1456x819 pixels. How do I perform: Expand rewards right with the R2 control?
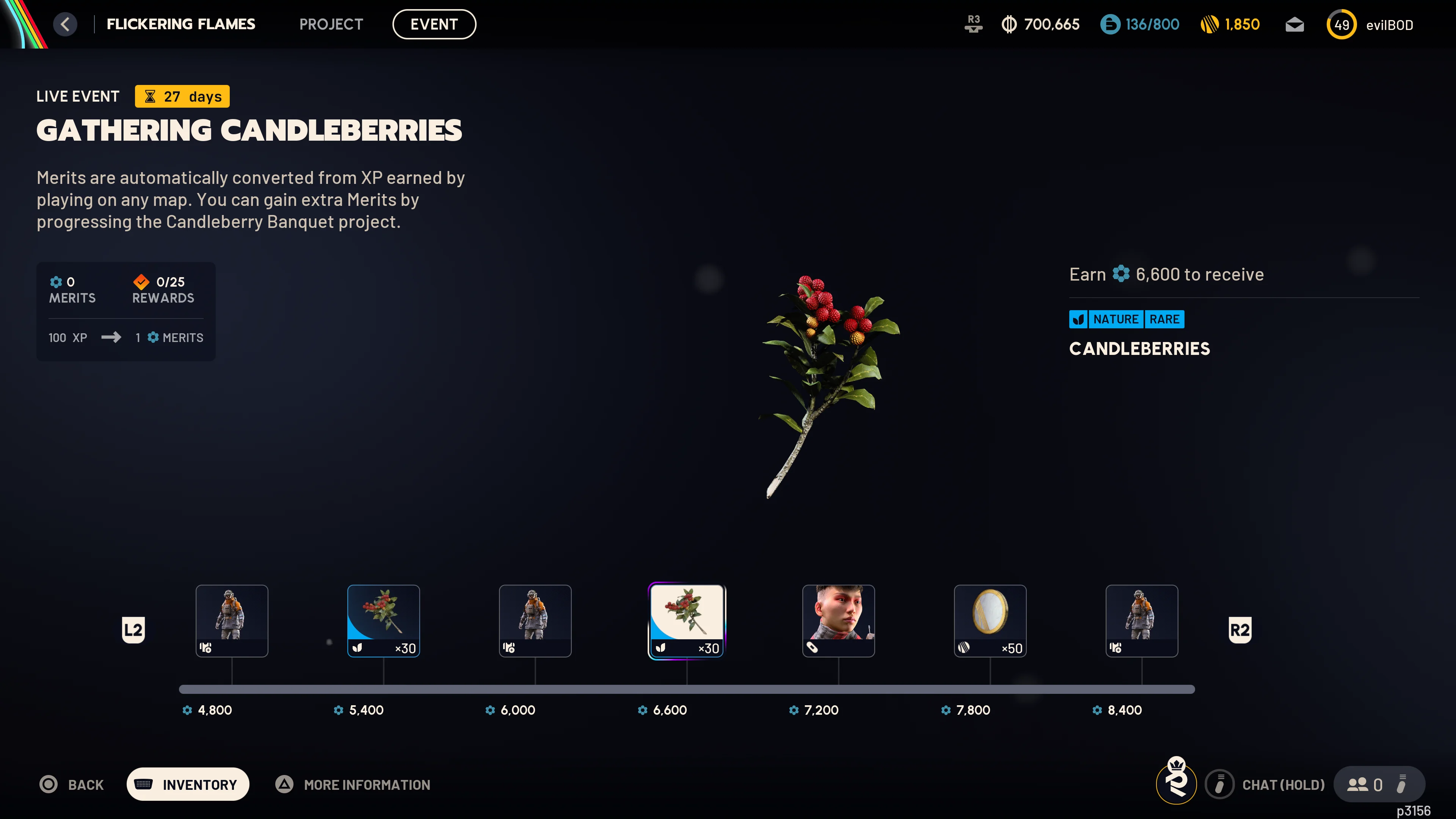tap(1240, 629)
